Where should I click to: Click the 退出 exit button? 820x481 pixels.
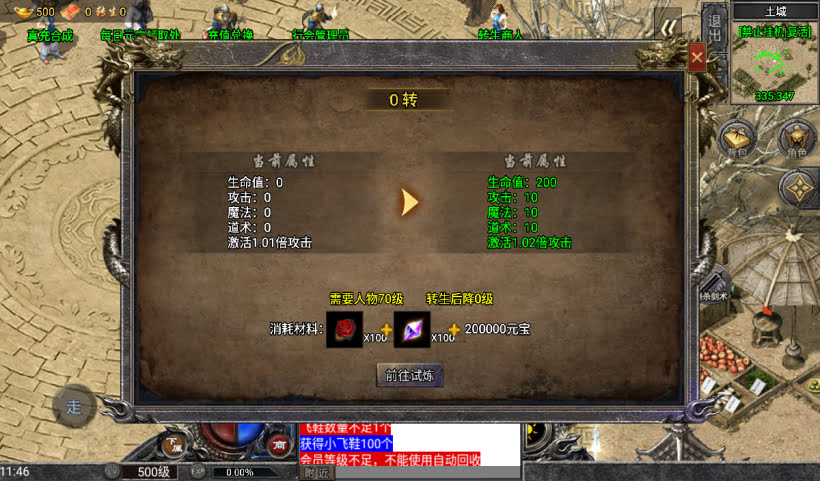714,28
